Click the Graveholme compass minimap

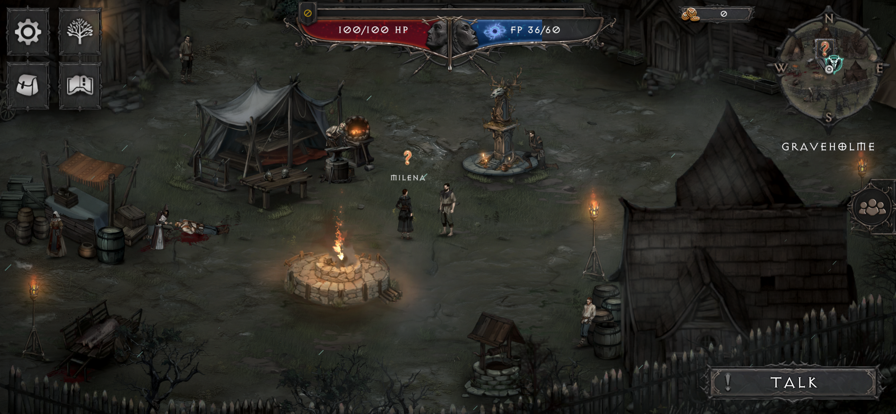827,68
